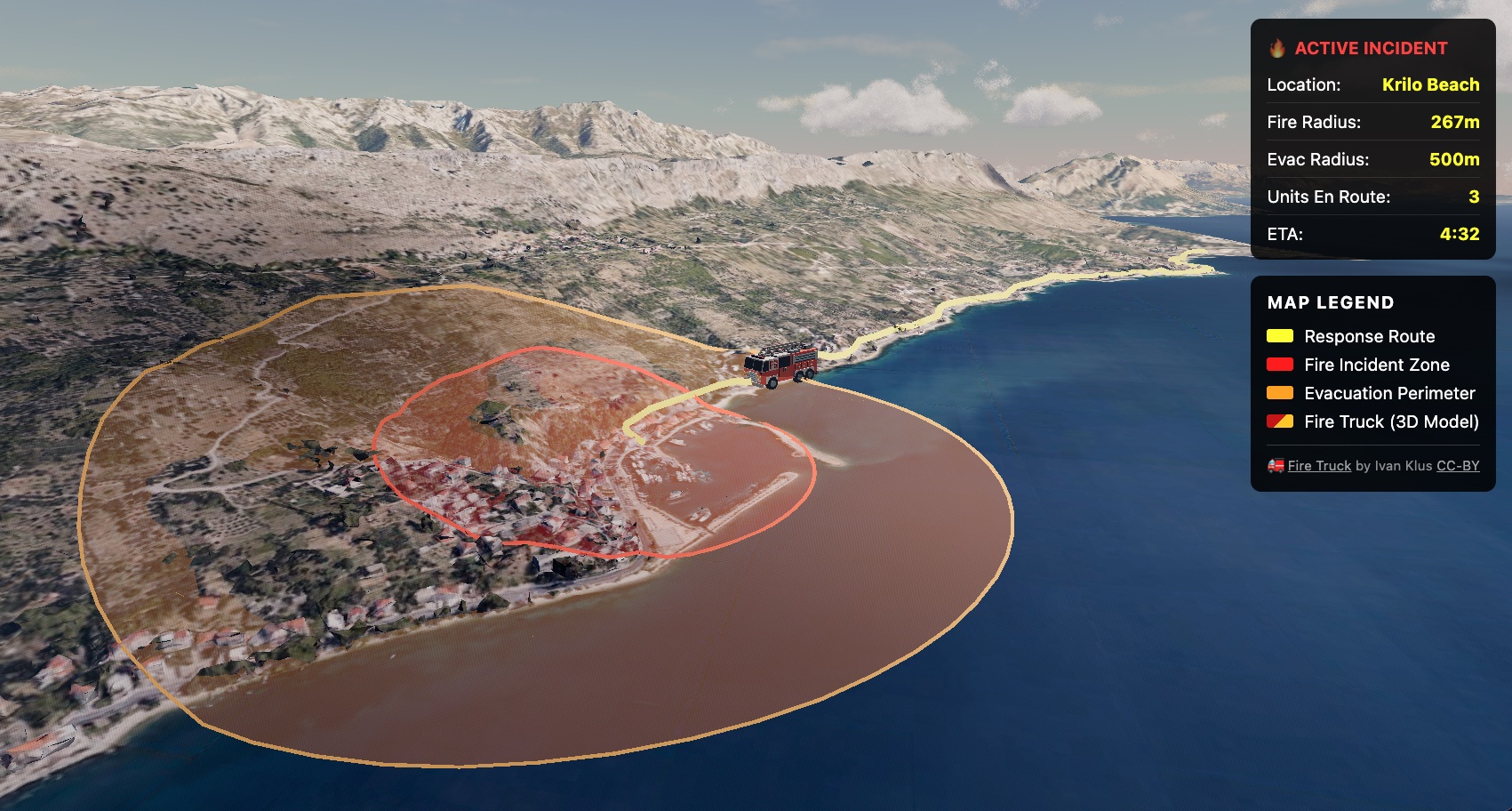Viewport: 1512px width, 811px height.
Task: Toggle the Fire Incident Zone visibility
Action: 1376,365
